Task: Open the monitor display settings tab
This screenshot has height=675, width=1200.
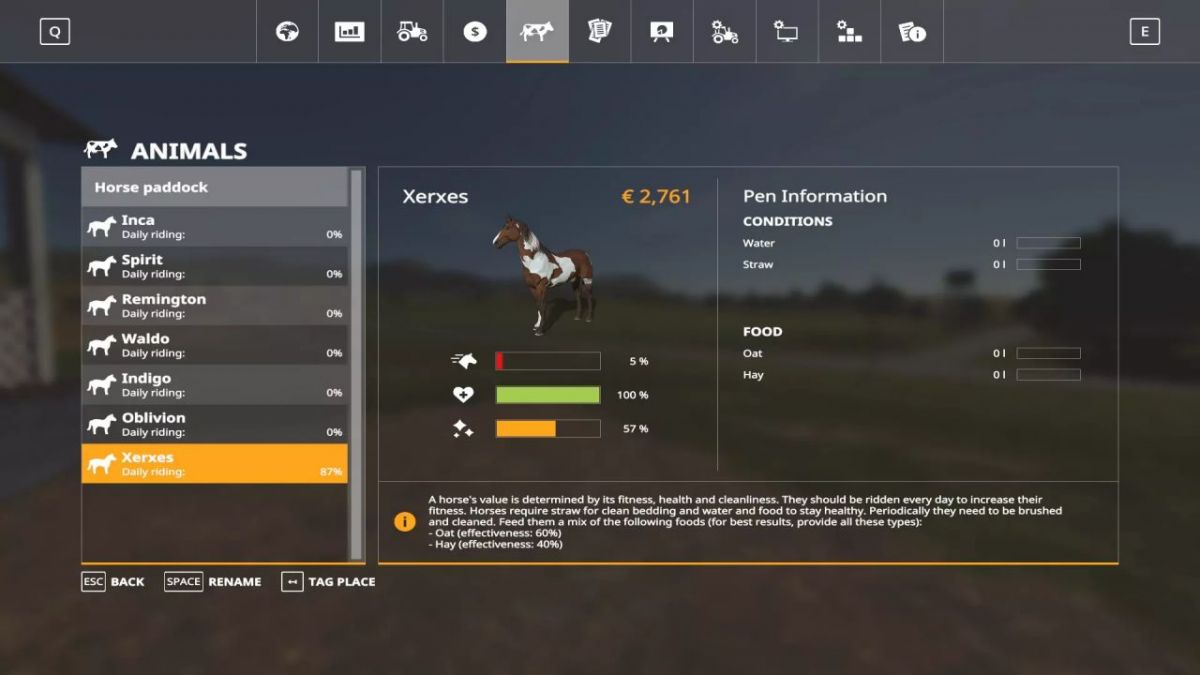Action: coord(786,31)
